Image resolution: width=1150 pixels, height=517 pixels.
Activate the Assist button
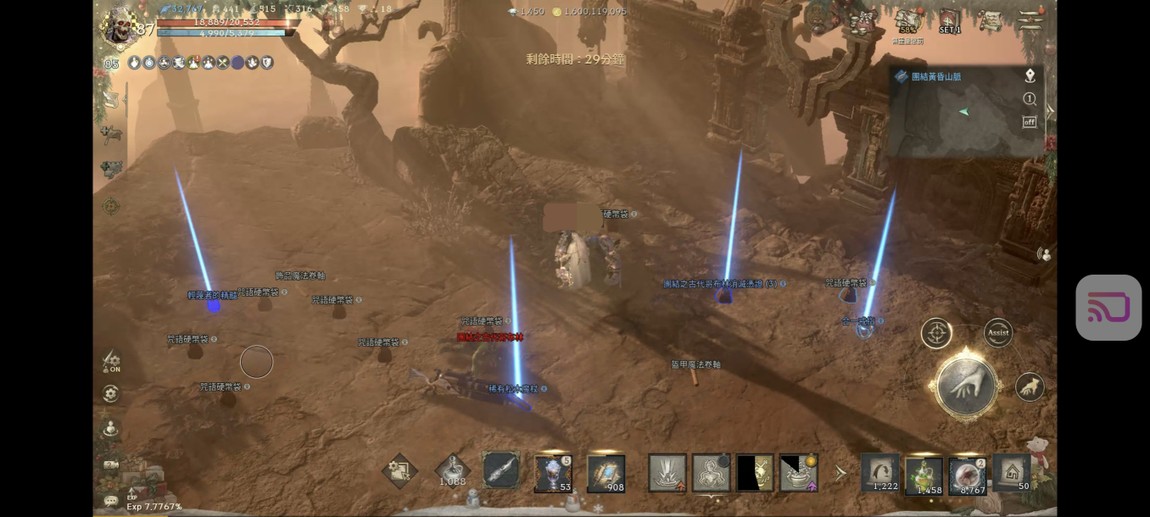(x=998, y=332)
